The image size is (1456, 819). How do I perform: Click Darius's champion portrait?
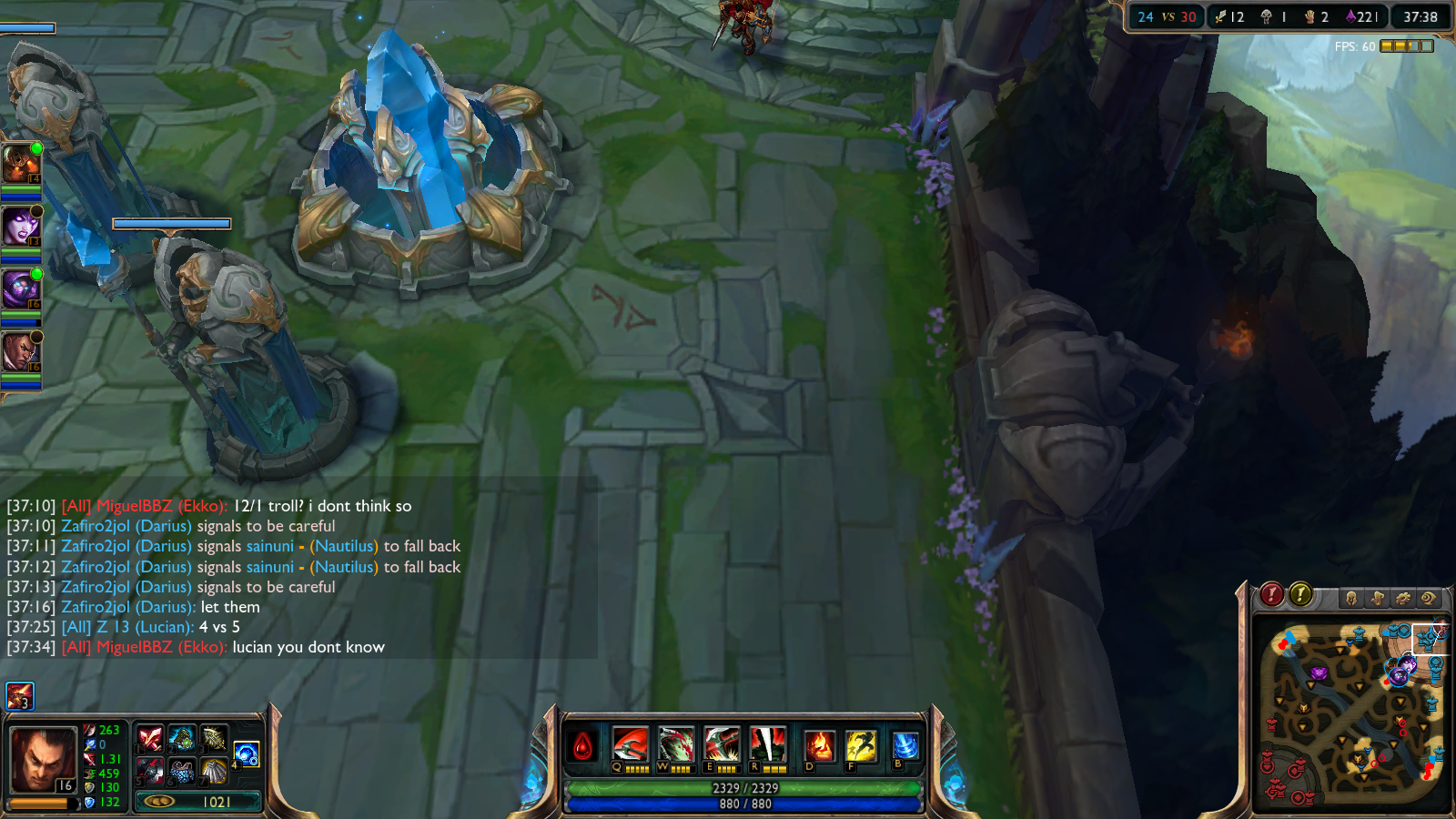42,760
